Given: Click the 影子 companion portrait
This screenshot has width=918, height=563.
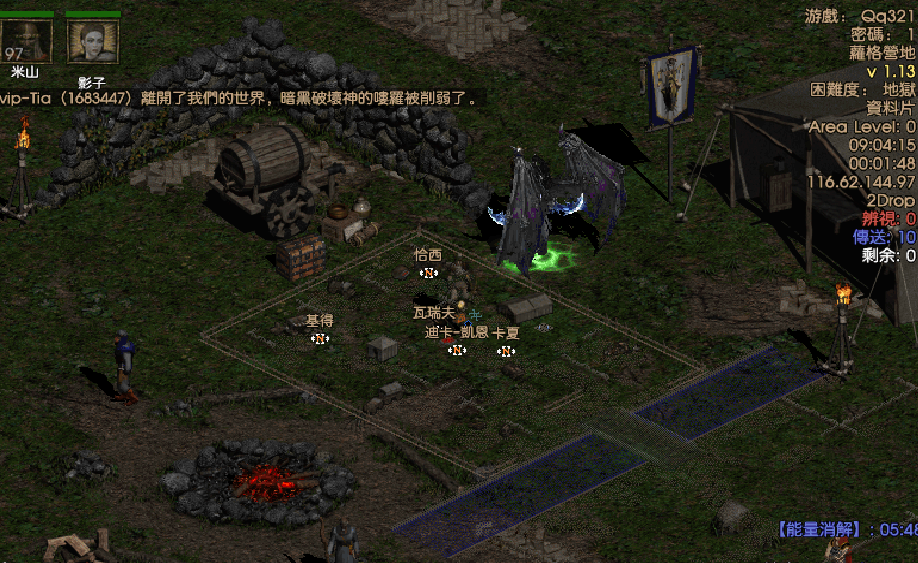Looking at the screenshot, I should 92,42.
